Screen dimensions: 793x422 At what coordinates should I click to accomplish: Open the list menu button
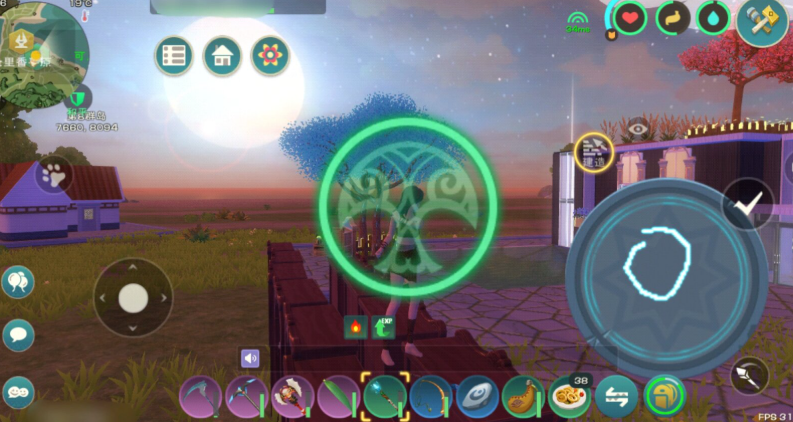point(174,56)
